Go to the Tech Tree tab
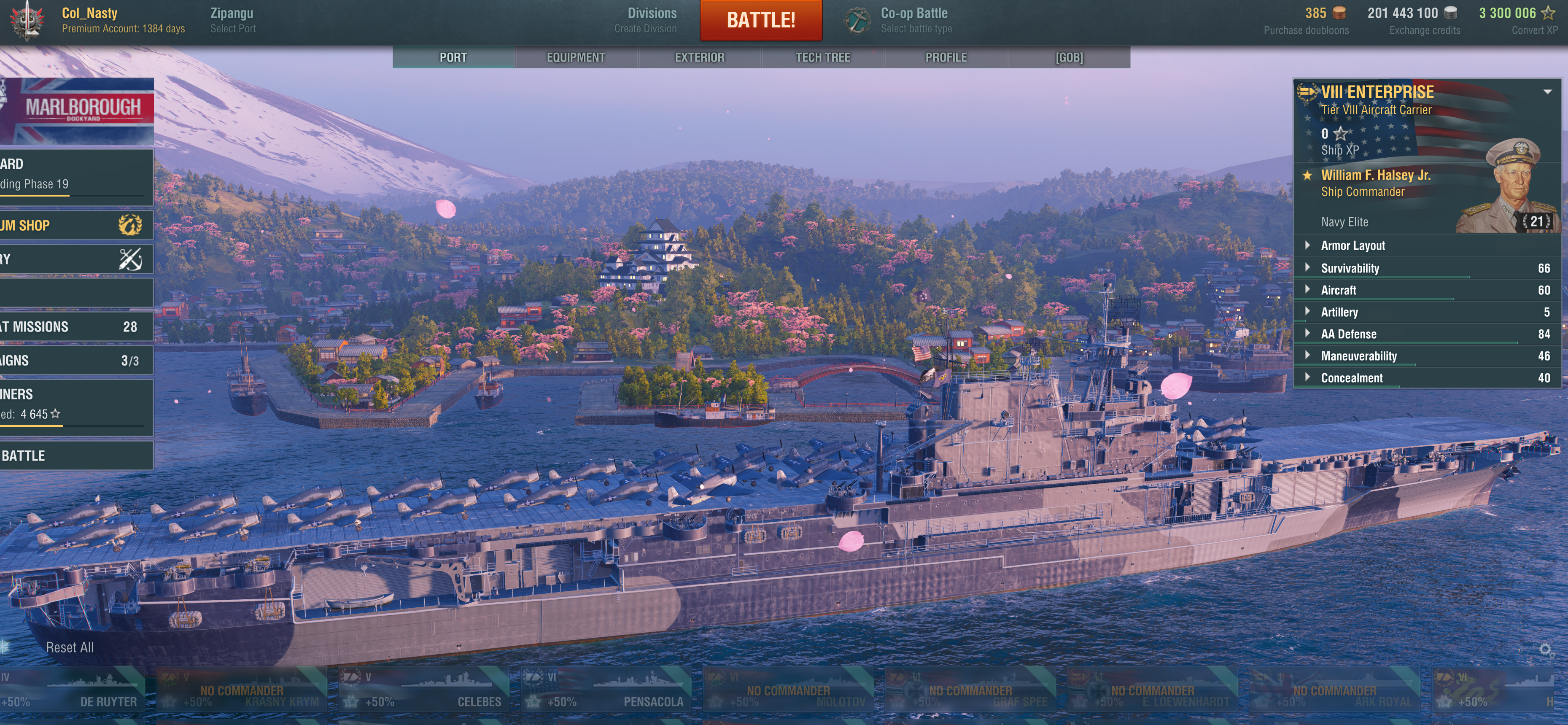This screenshot has height=725, width=1568. (822, 57)
